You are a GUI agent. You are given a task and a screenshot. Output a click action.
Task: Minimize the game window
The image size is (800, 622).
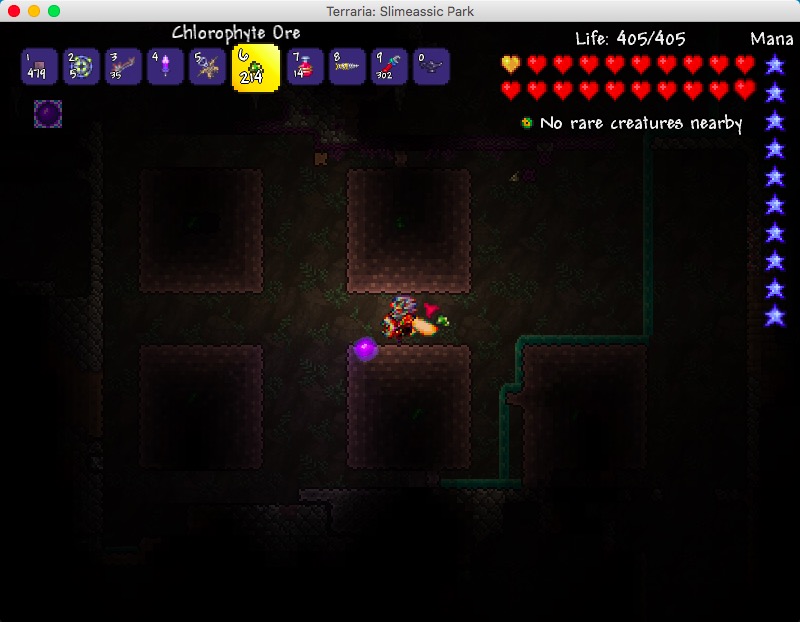pos(34,11)
